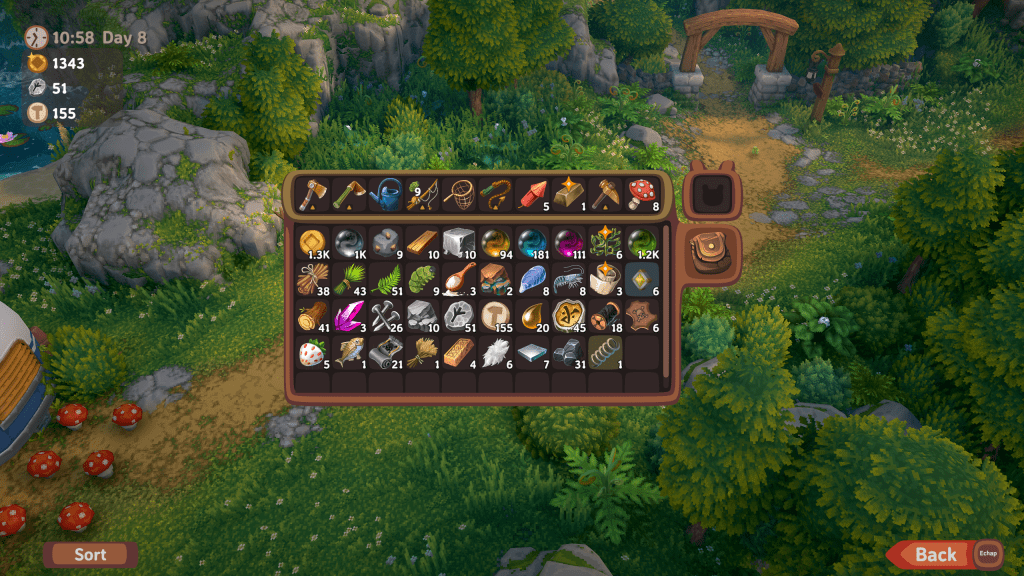
Task: Select the metal spring item
Action: (x=604, y=353)
